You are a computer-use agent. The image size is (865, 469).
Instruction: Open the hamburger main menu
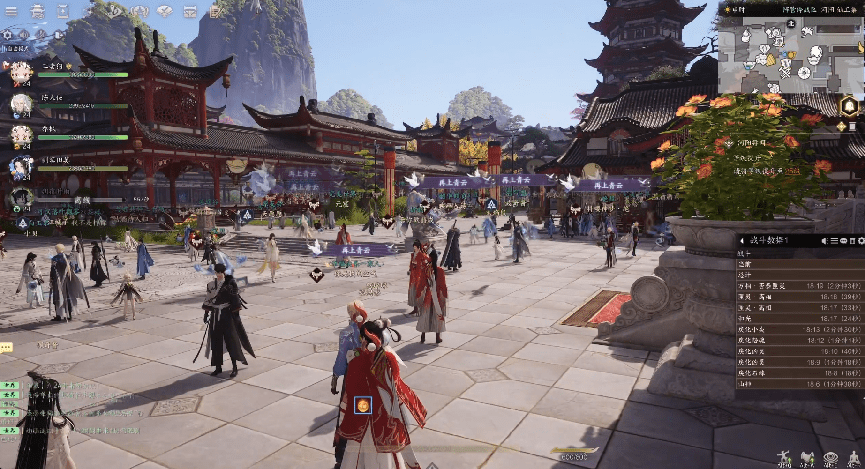point(10,10)
